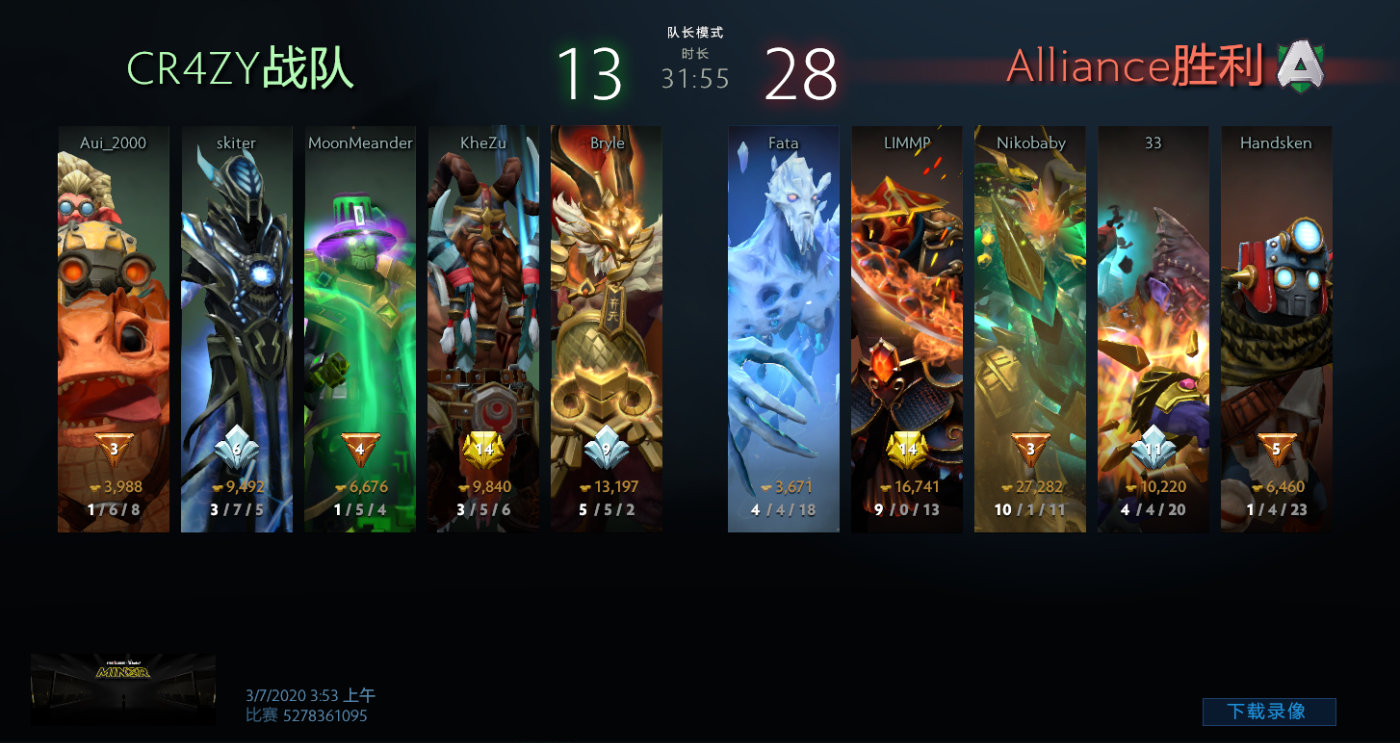
Task: Open Fata's player card
Action: [x=783, y=329]
